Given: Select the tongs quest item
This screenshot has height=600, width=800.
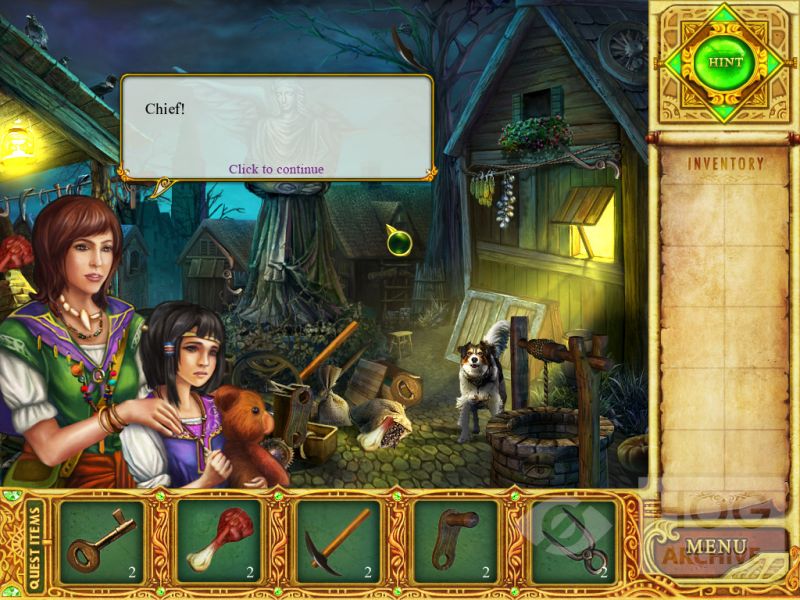Looking at the screenshot, I should click(573, 541).
